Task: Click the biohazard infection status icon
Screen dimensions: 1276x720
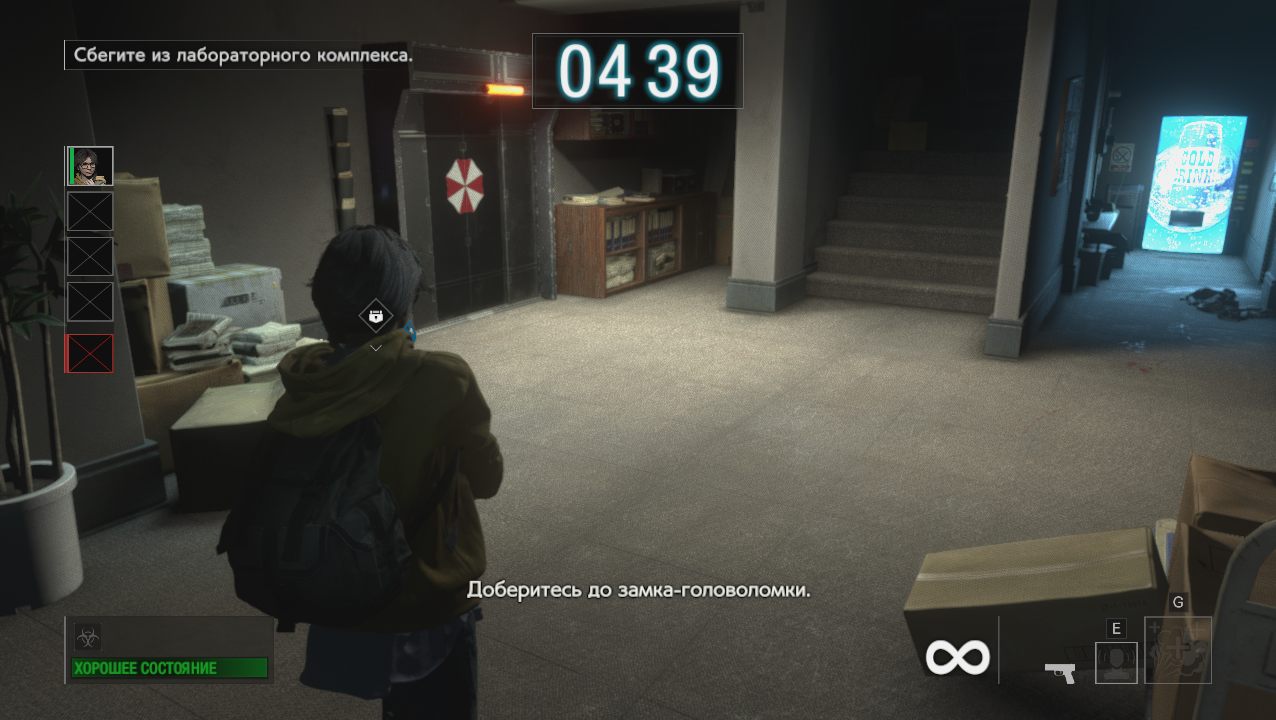Action: coord(88,637)
